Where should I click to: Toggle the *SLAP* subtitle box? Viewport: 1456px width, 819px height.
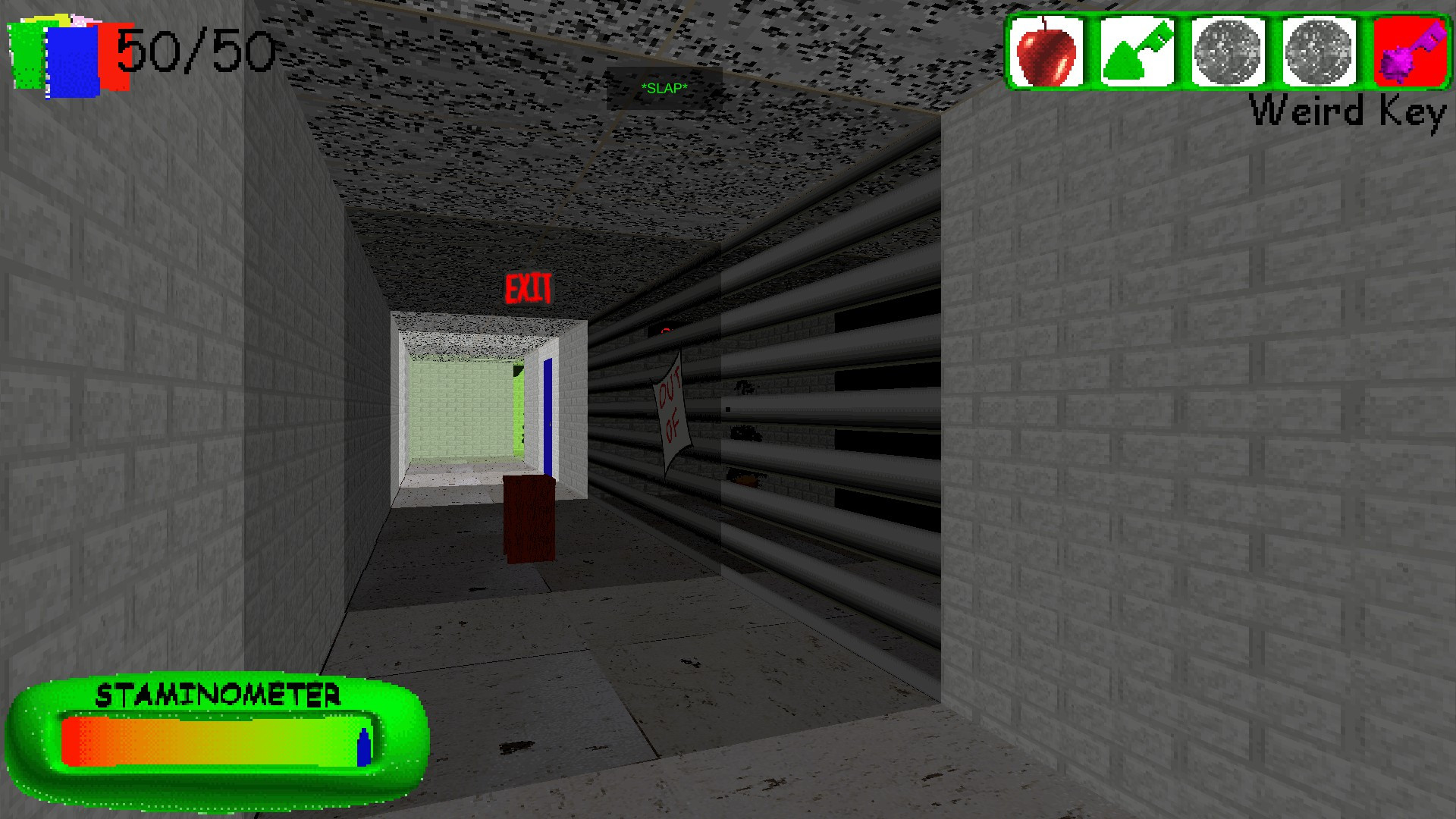[664, 89]
